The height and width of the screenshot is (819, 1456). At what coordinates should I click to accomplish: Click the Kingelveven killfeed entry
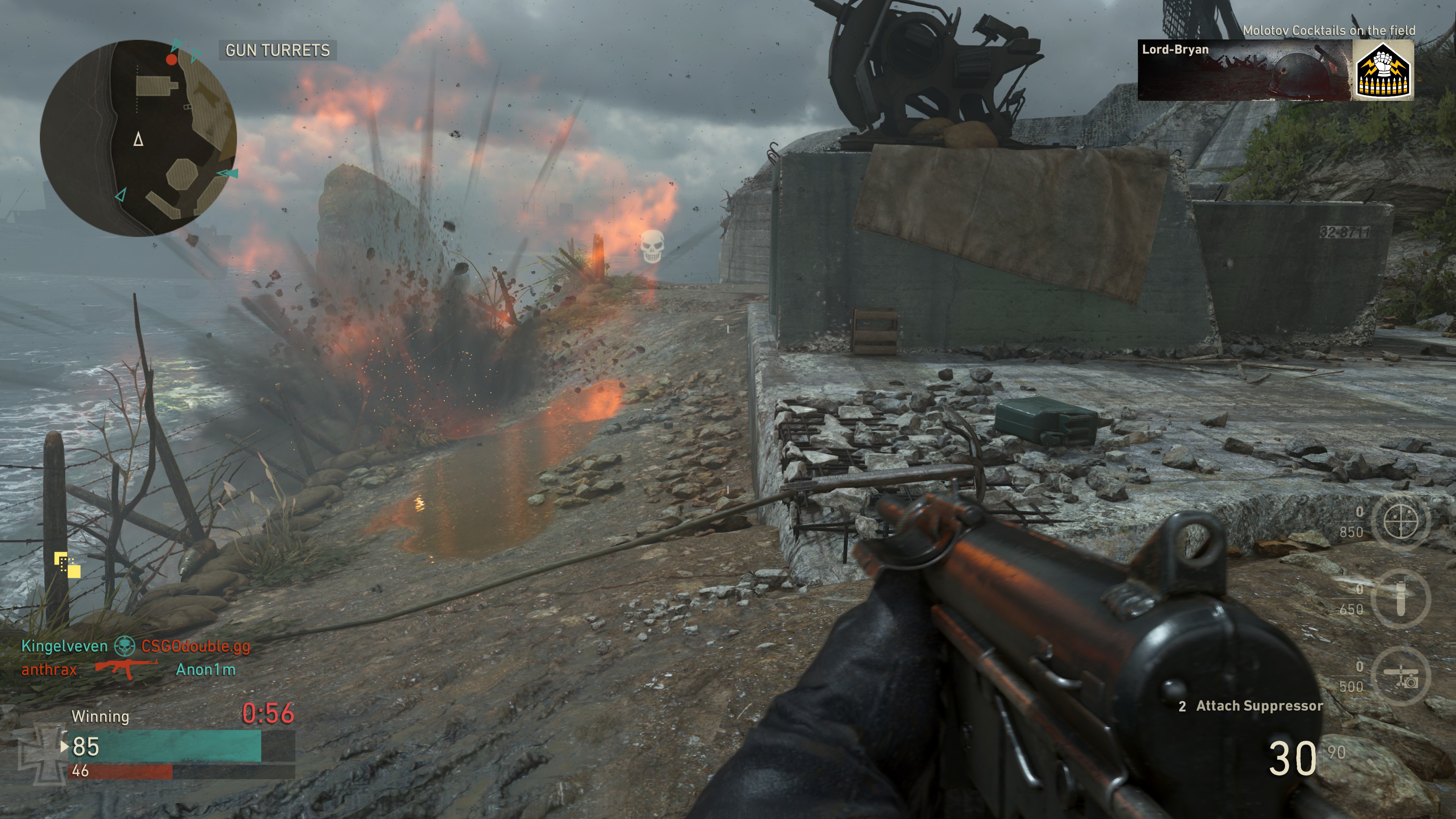coord(64,646)
